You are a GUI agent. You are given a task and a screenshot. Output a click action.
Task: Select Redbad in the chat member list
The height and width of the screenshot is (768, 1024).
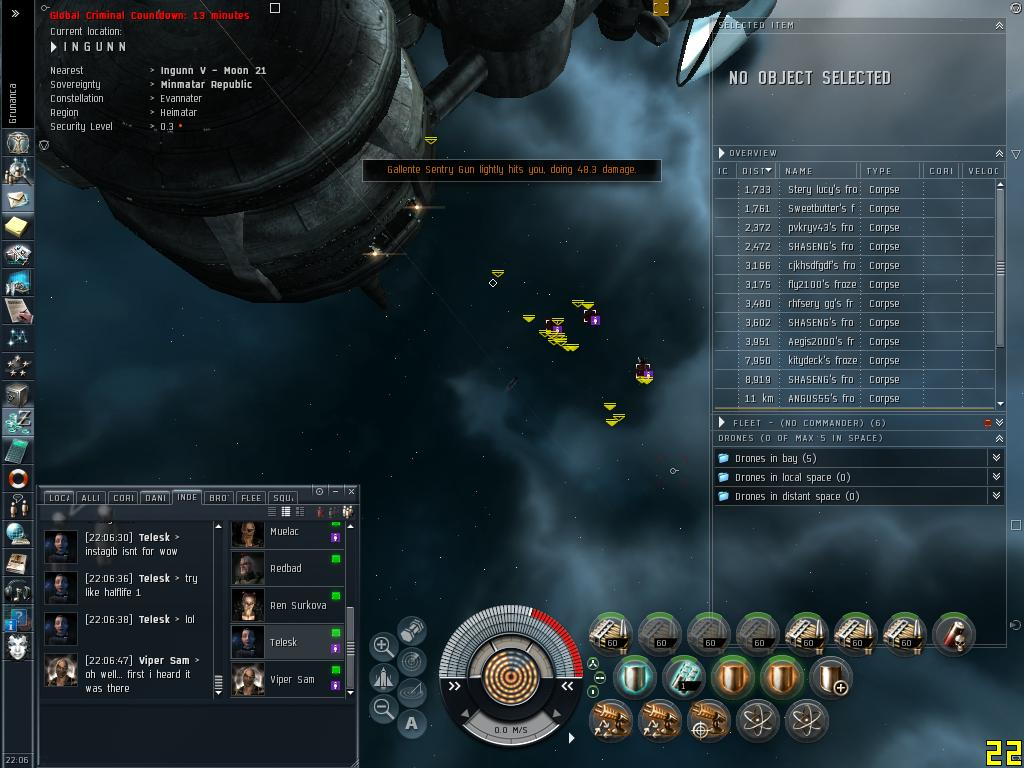tap(285, 569)
